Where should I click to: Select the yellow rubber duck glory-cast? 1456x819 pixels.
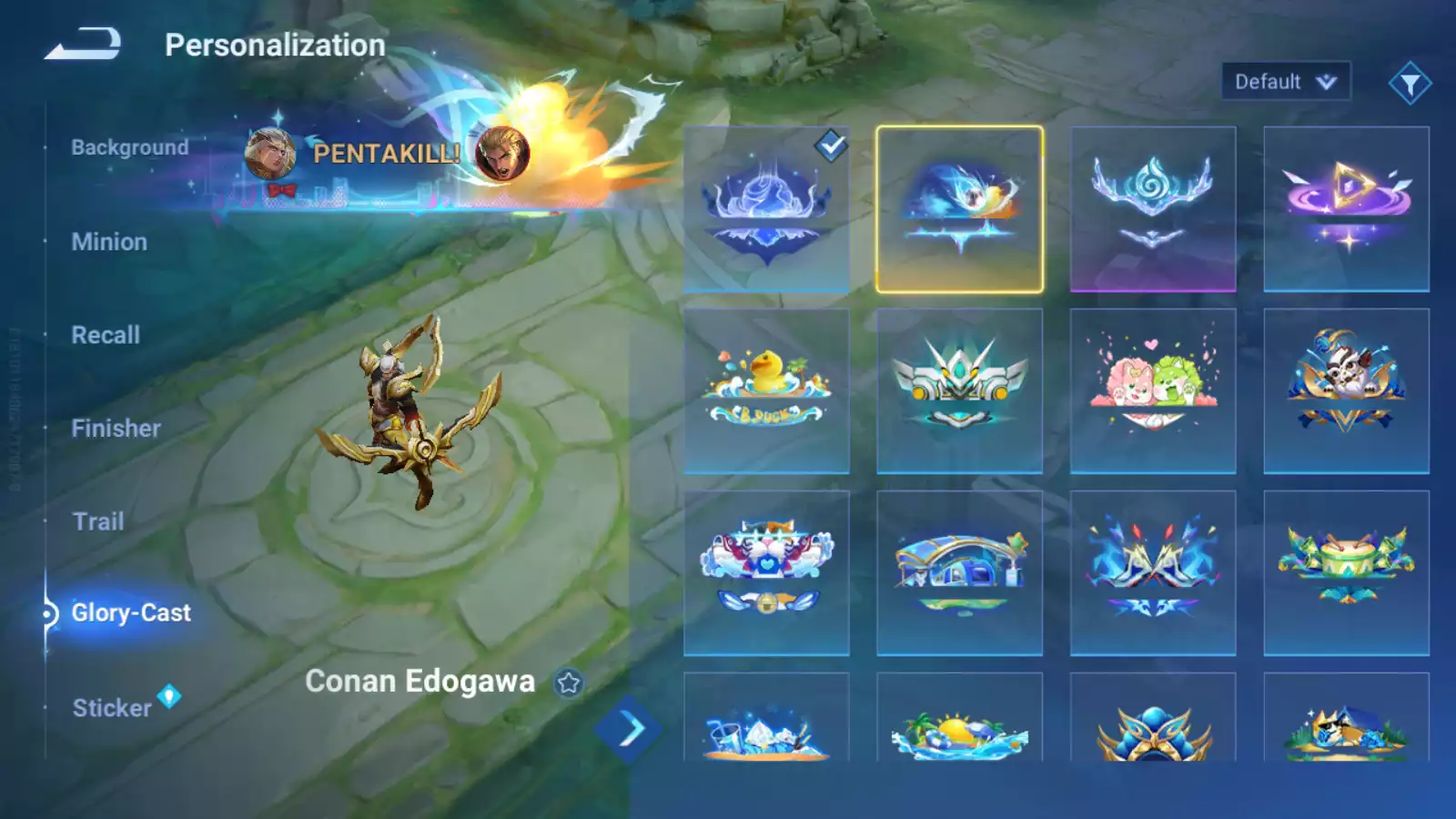point(766,391)
